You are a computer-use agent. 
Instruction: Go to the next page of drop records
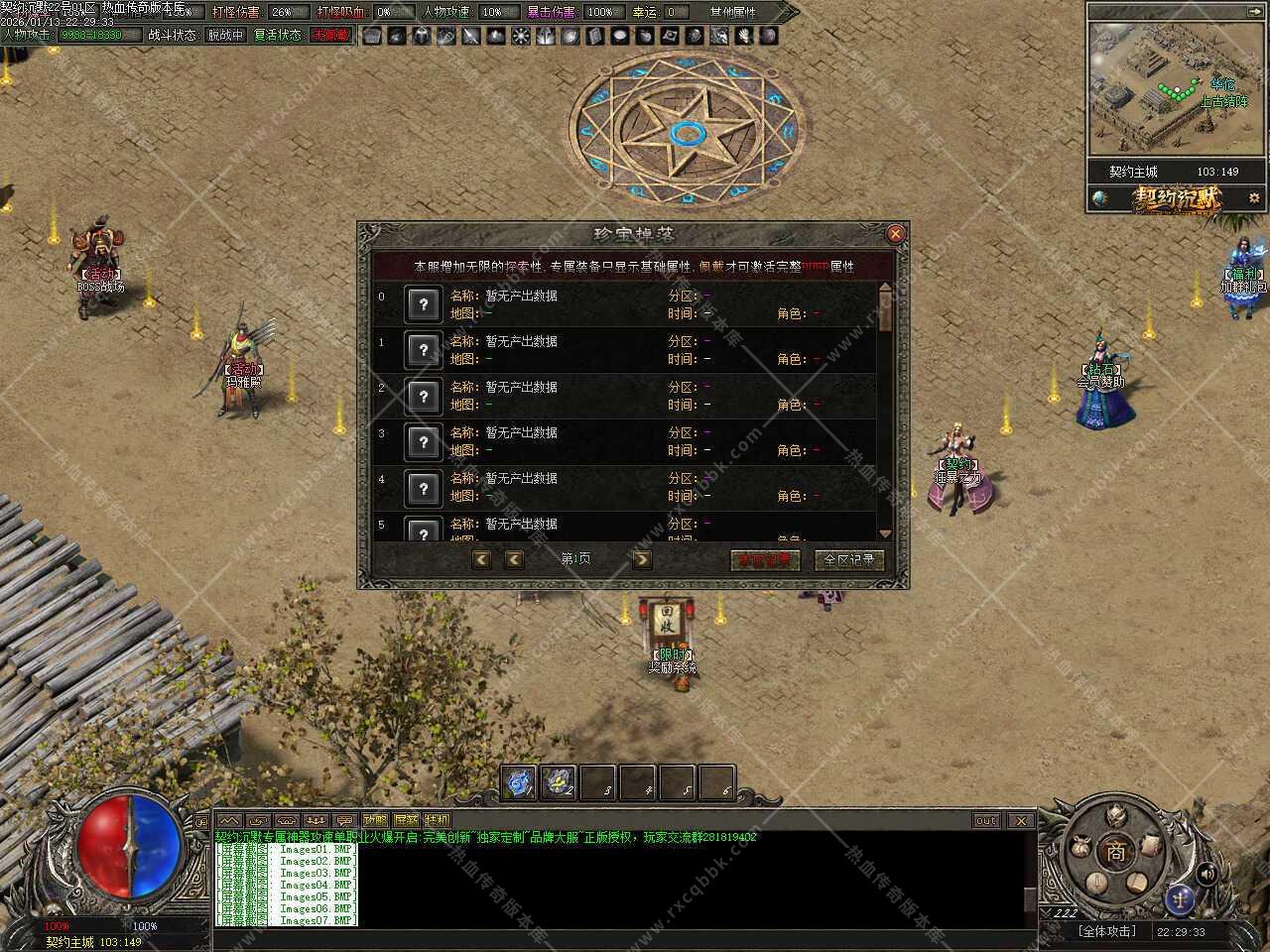(642, 559)
